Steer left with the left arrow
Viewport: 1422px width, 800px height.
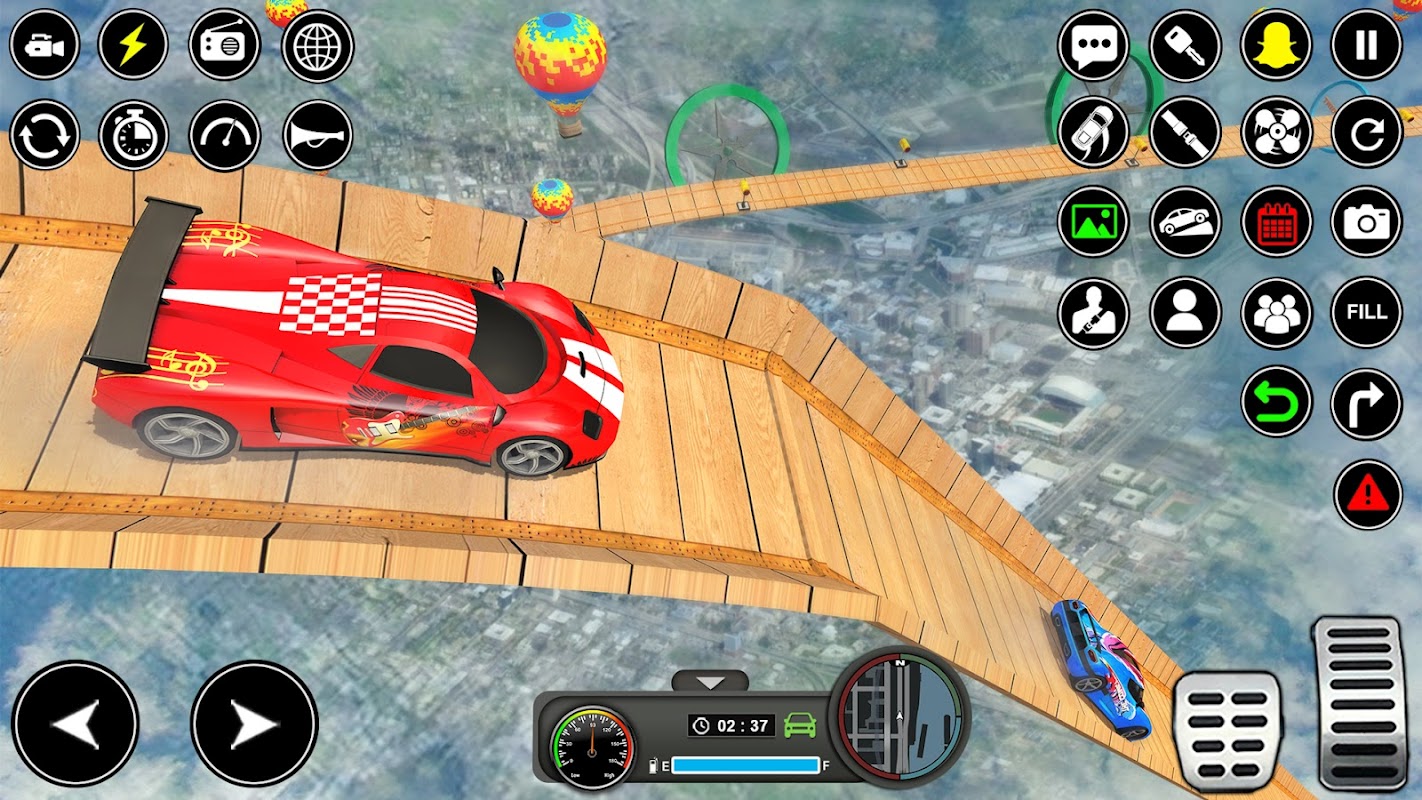(75, 724)
